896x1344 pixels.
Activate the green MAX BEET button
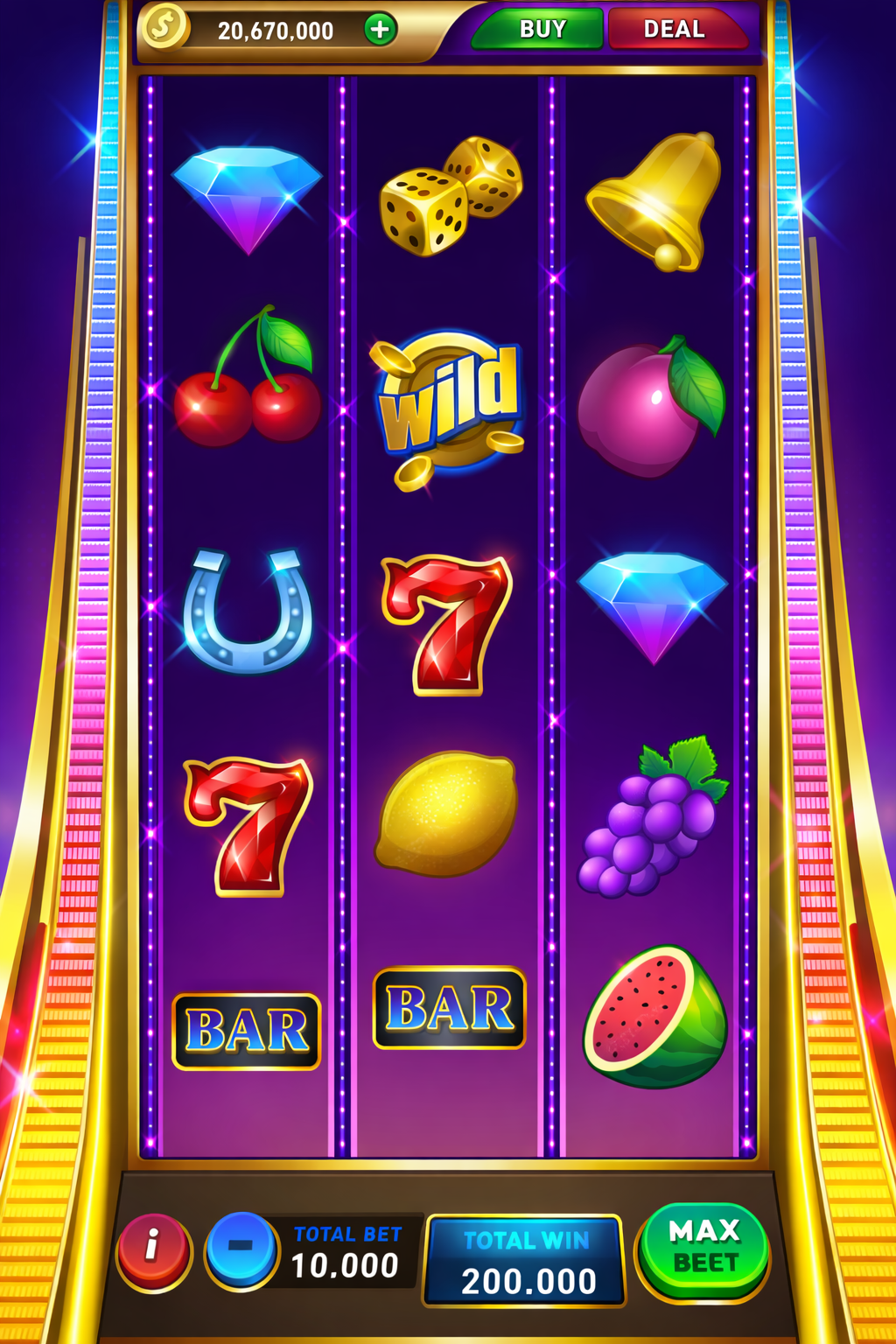[704, 1248]
